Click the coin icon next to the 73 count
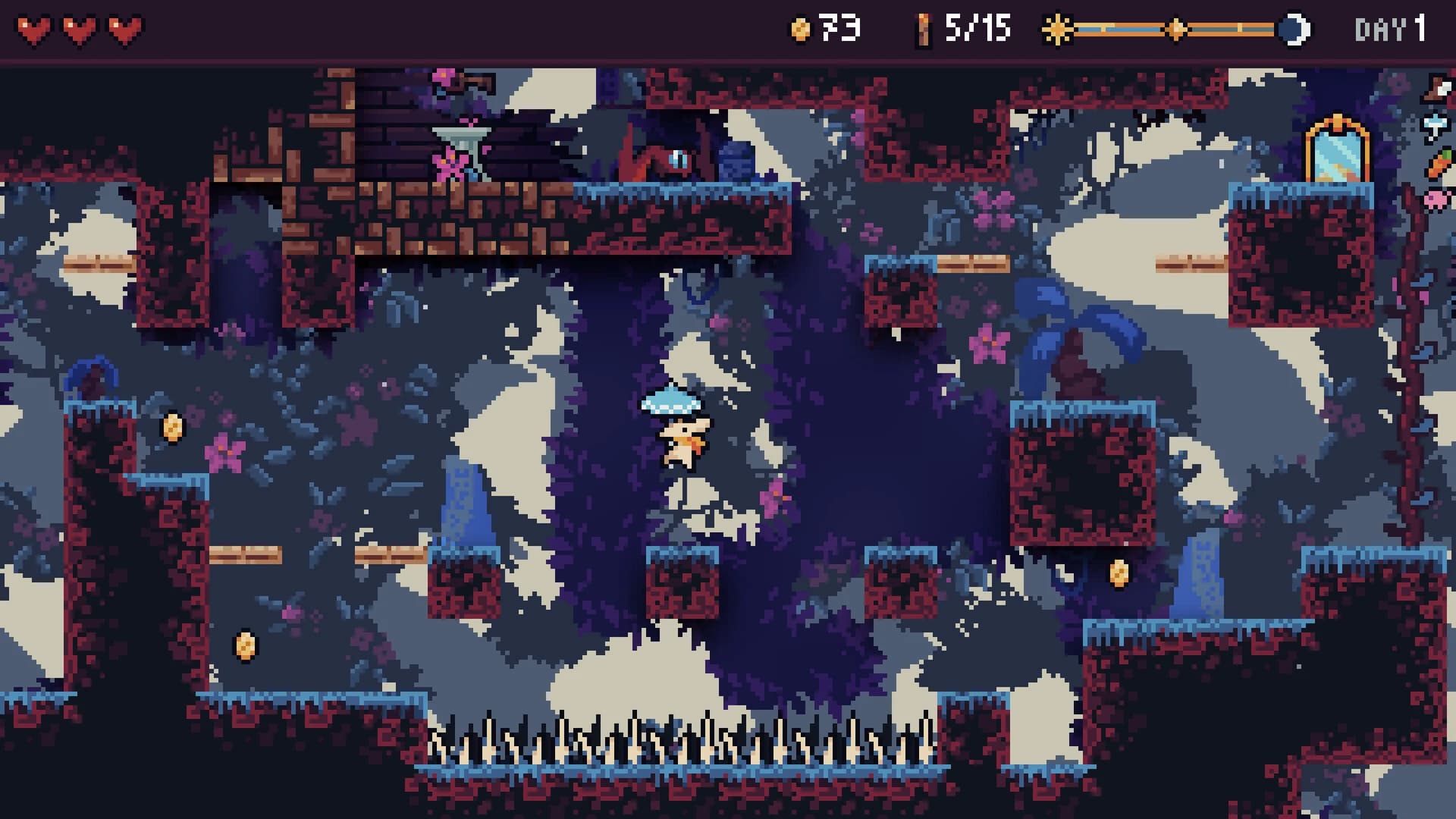The image size is (1456, 819). tap(799, 28)
